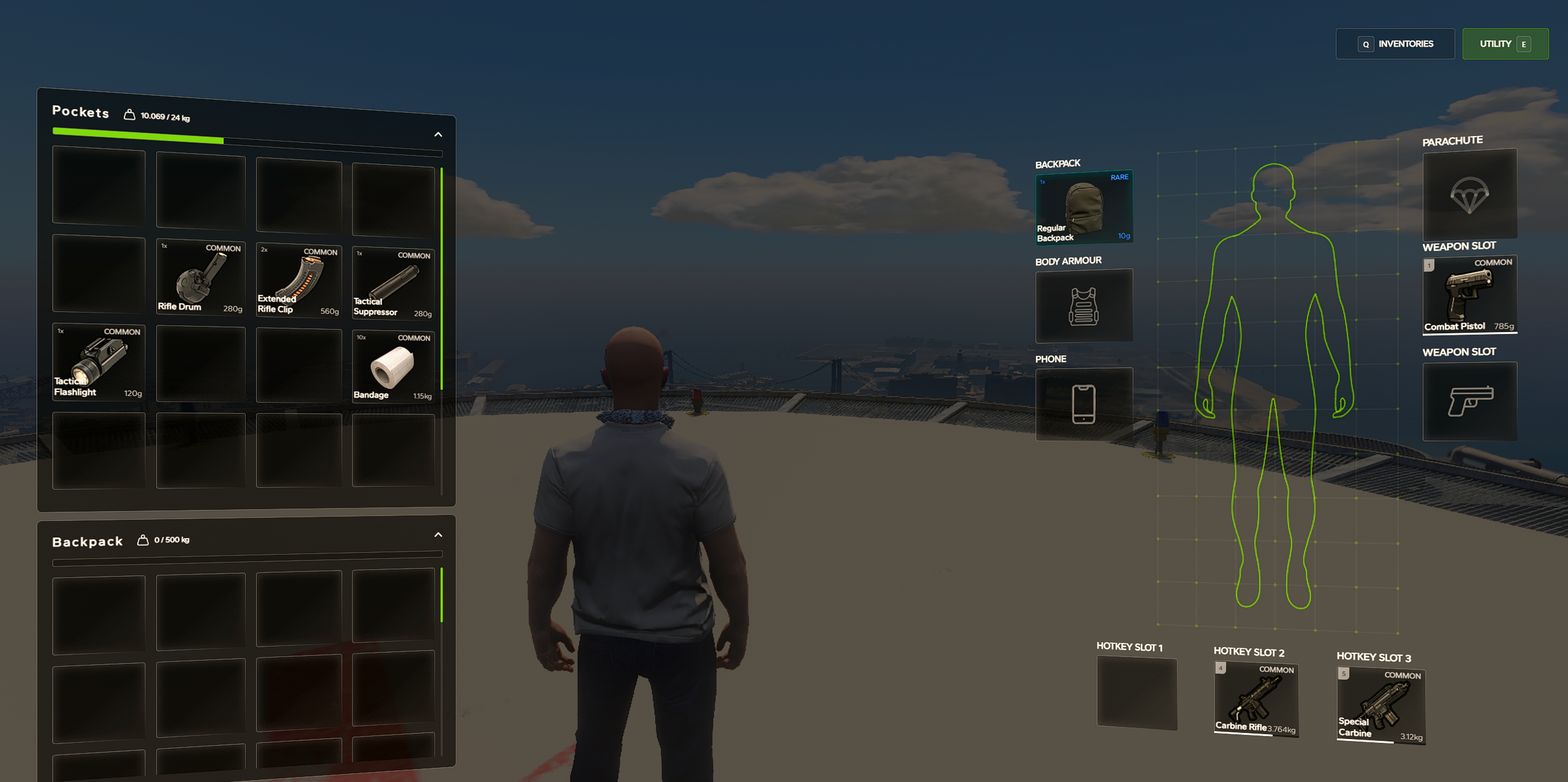This screenshot has width=1568, height=782.
Task: Switch to the Utility tab
Action: [1504, 44]
